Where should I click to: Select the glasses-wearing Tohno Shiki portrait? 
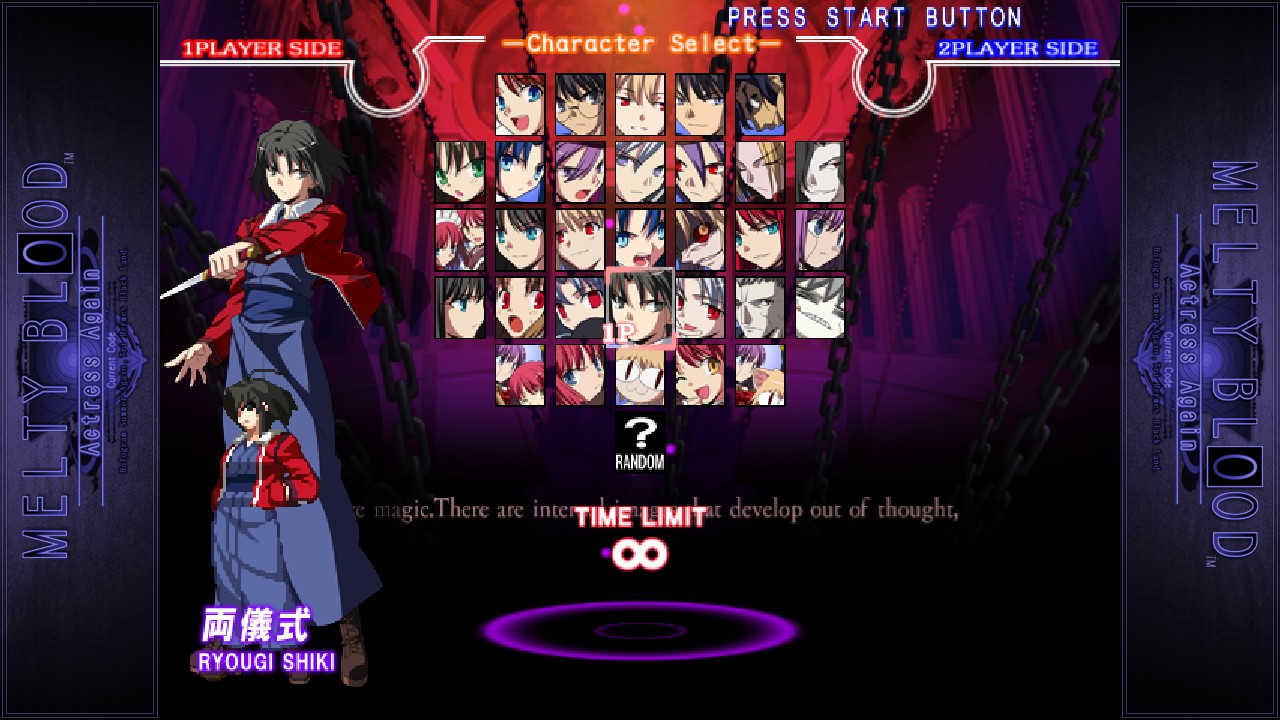(580, 105)
